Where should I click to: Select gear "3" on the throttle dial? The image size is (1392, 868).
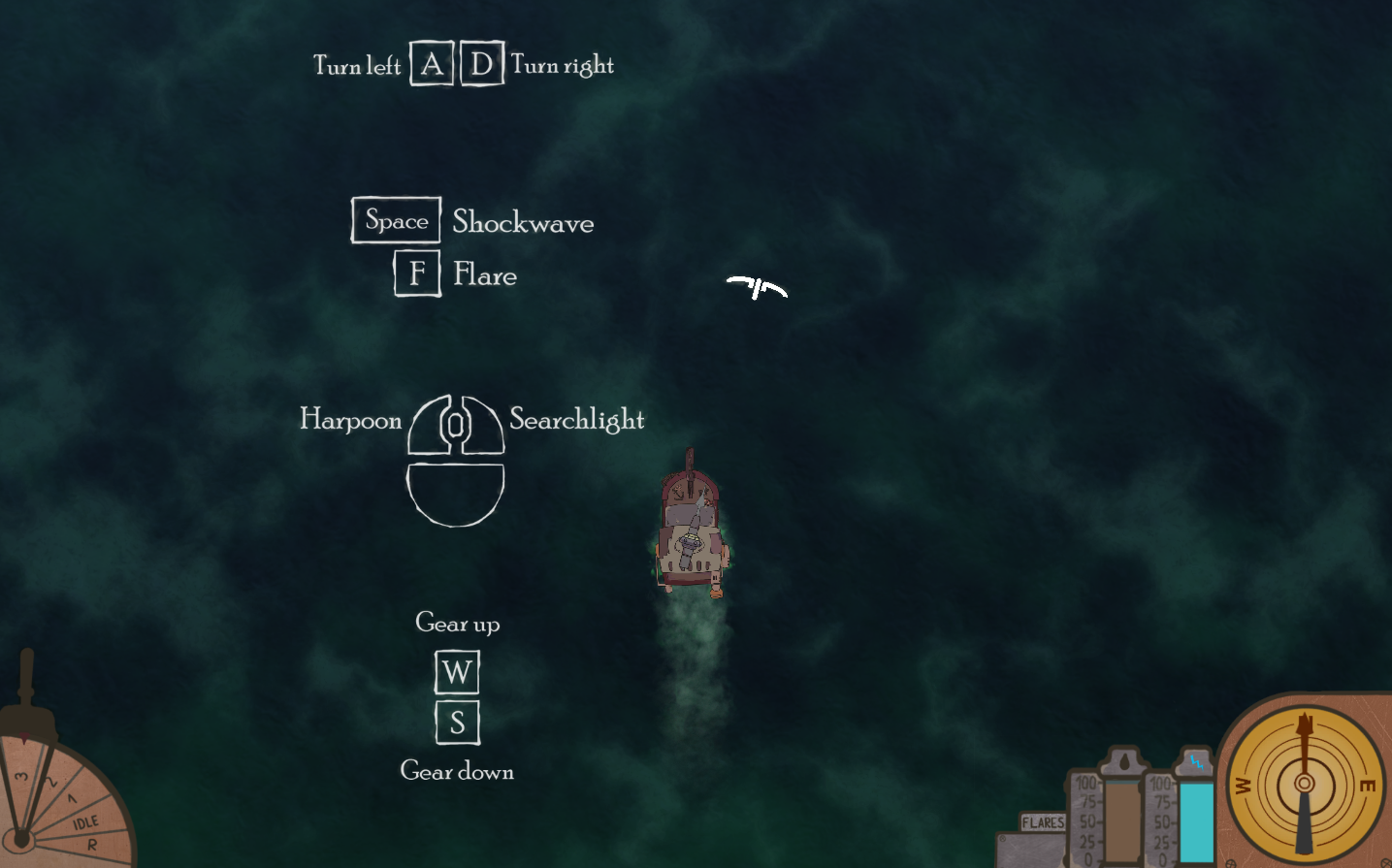(21, 777)
